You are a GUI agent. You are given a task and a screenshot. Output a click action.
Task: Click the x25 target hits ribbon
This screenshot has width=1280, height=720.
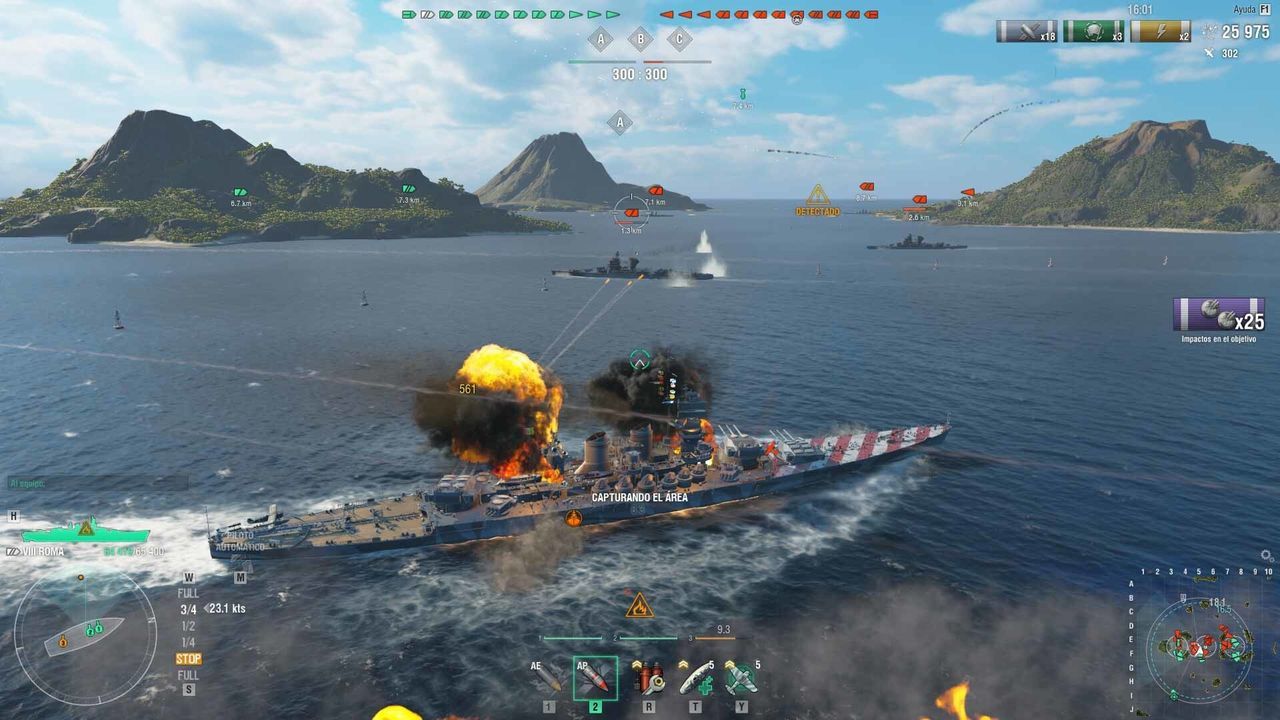pyautogui.click(x=1218, y=315)
